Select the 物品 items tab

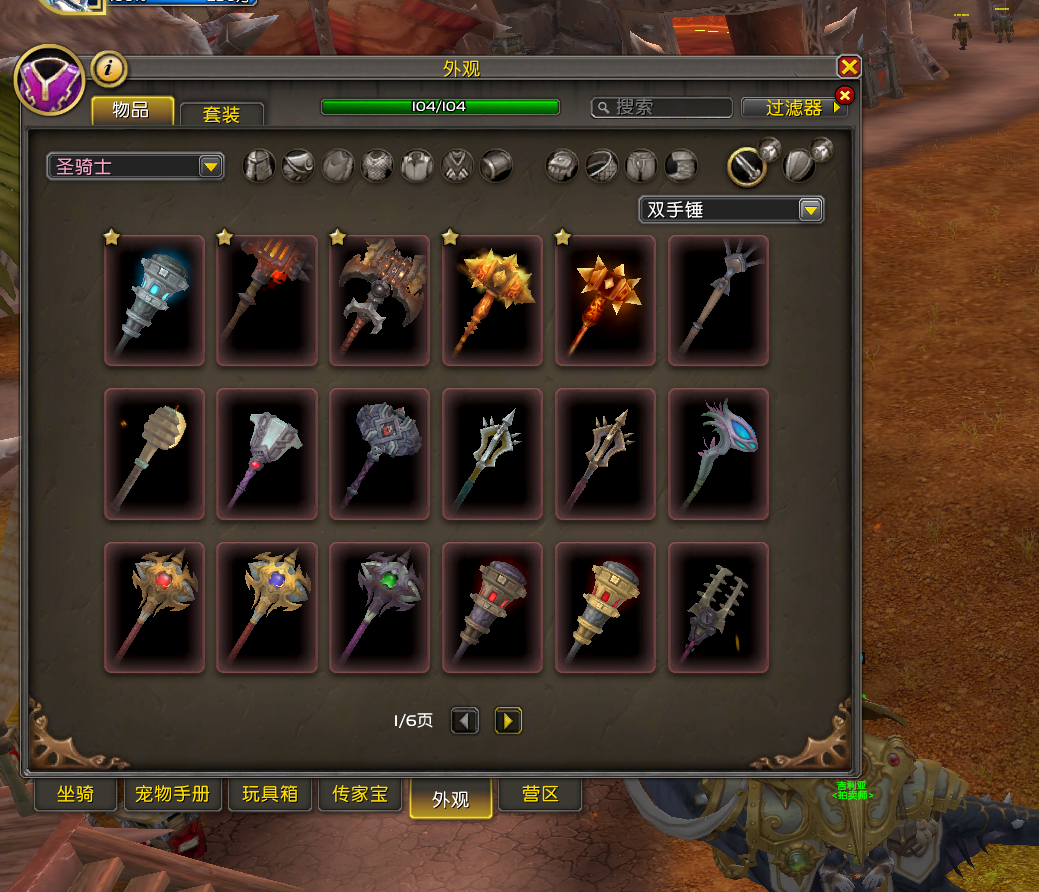[x=132, y=110]
